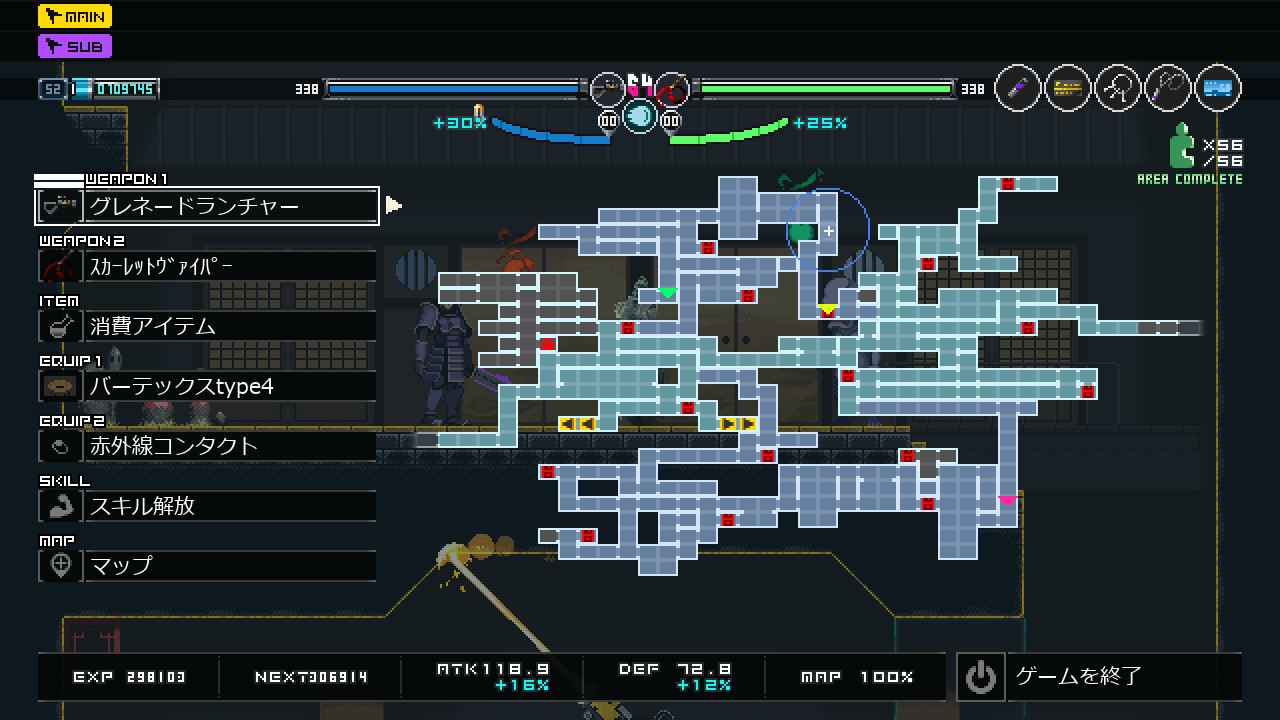The width and height of the screenshot is (1280, 720).
Task: Select the purple syringe quick-slot icon
Action: (x=1018, y=89)
